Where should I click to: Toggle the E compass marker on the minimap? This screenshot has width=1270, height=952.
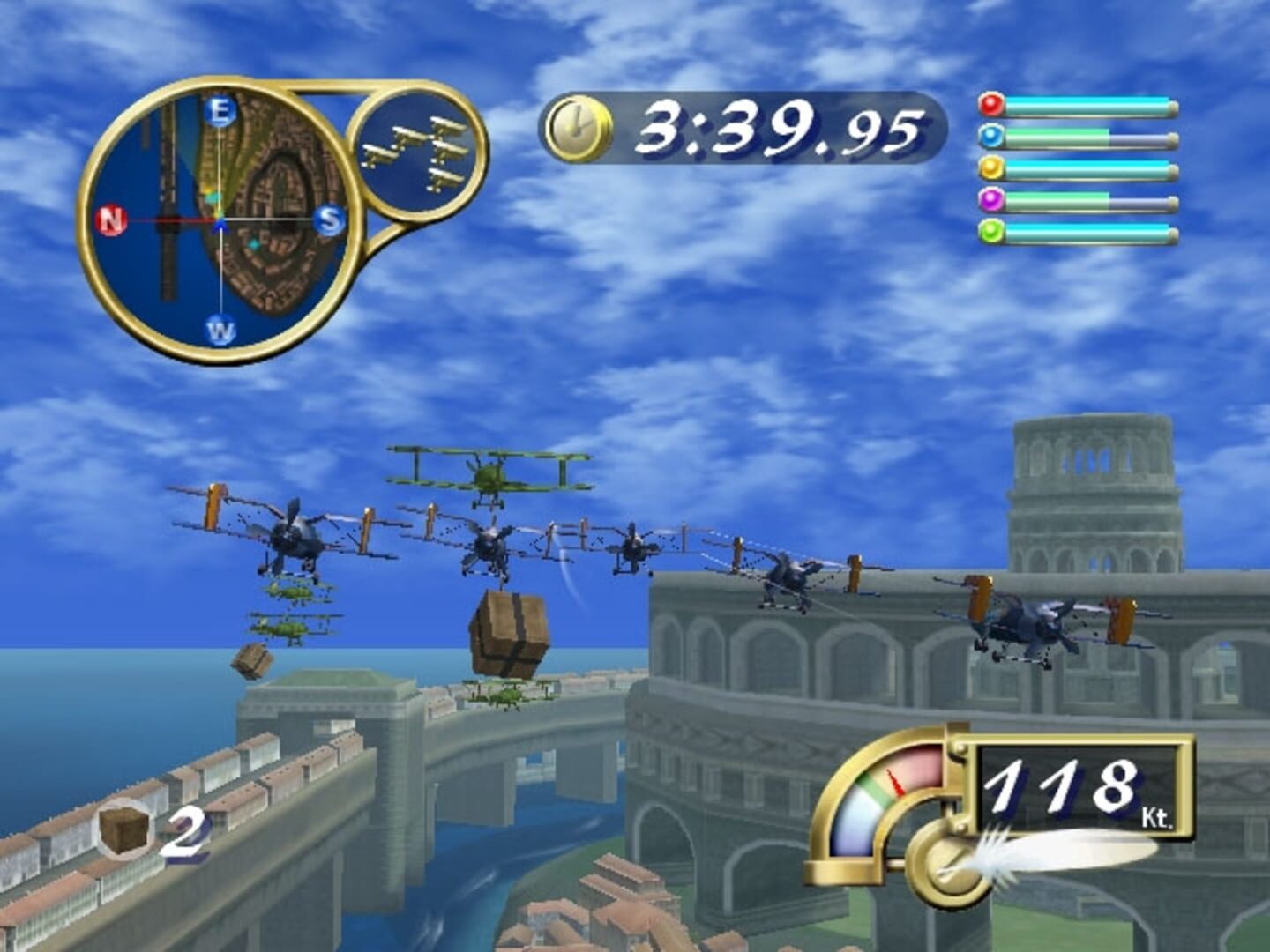coord(219,110)
